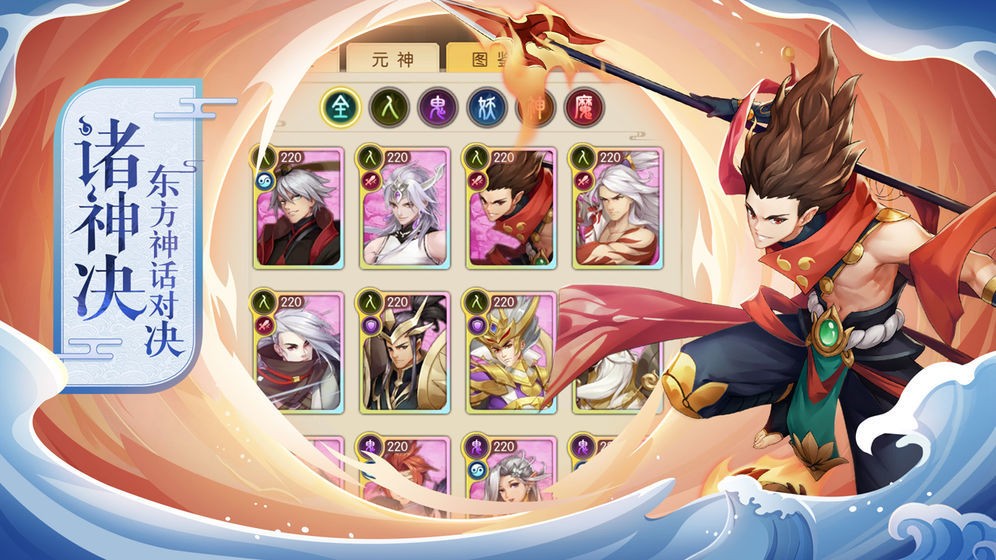Open the white-haired hero card with red tattoos

[x=617, y=208]
